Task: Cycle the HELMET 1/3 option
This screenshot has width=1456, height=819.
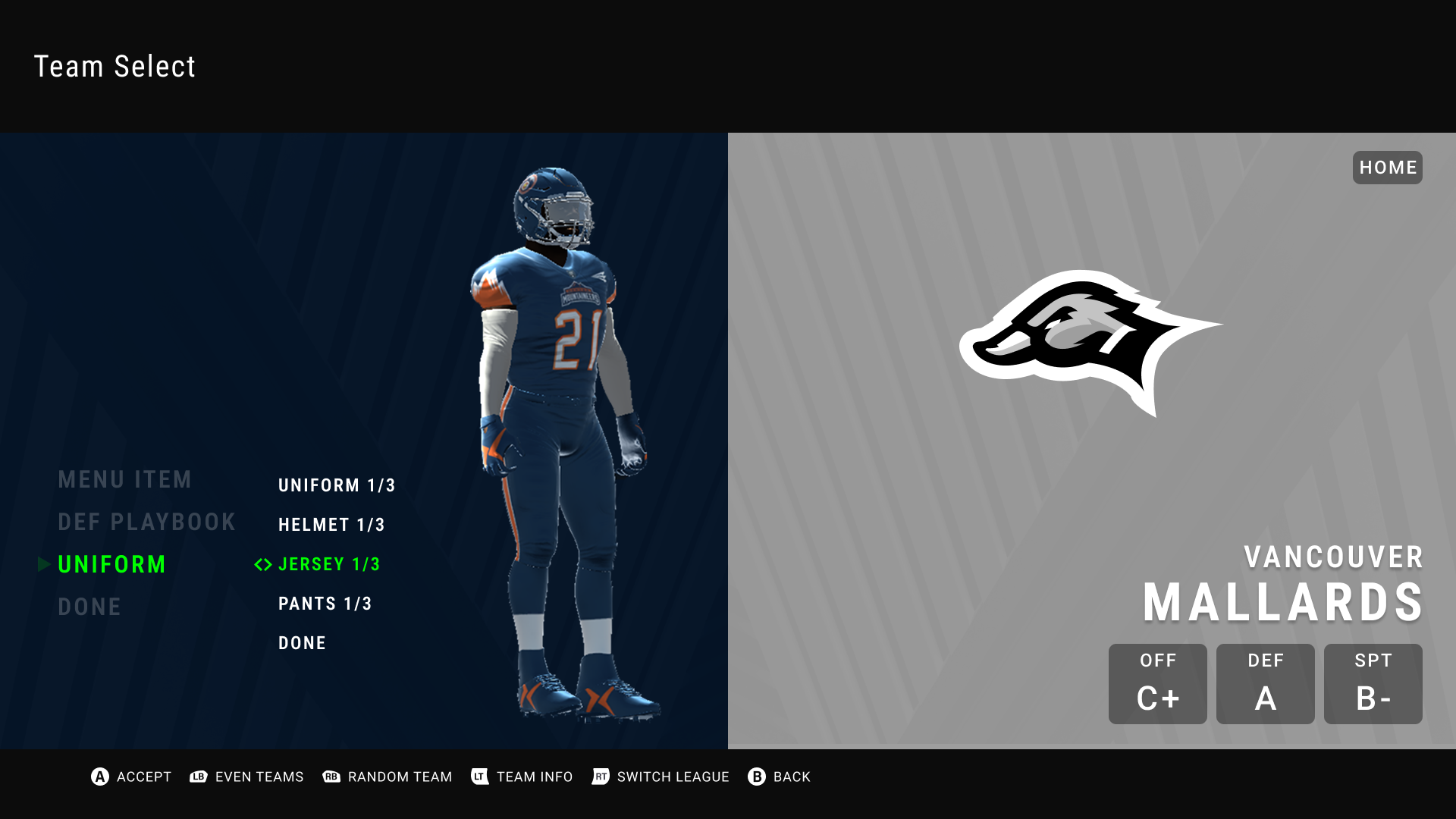Action: (x=331, y=524)
